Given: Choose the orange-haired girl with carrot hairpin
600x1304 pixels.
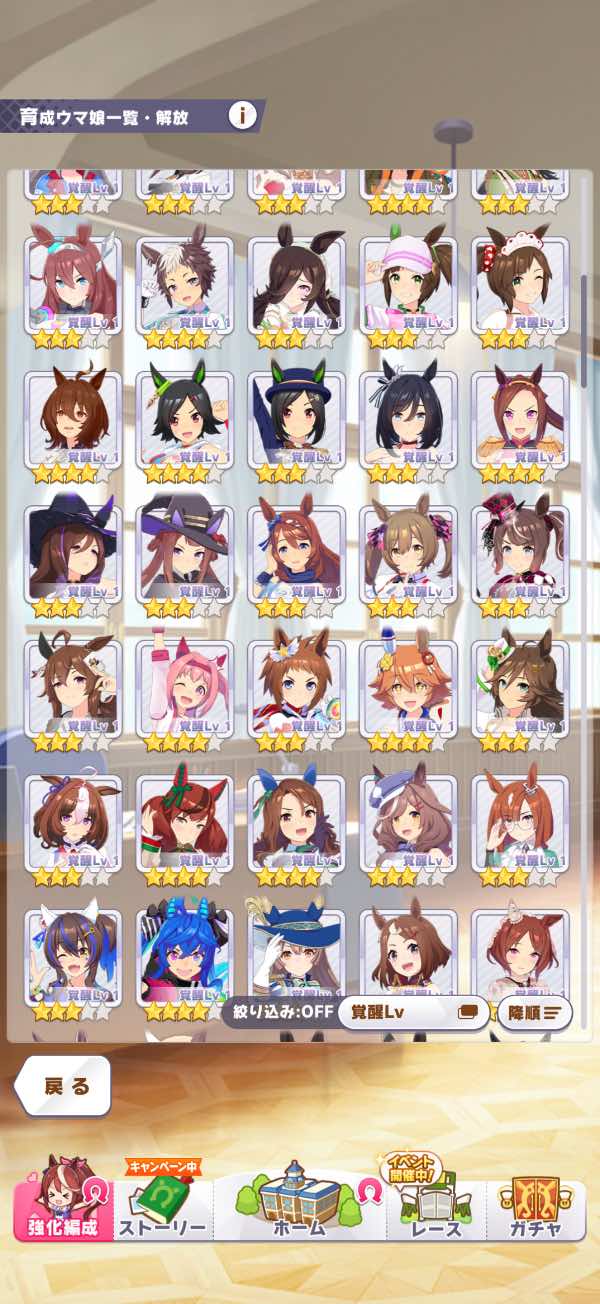Looking at the screenshot, I should tap(408, 685).
